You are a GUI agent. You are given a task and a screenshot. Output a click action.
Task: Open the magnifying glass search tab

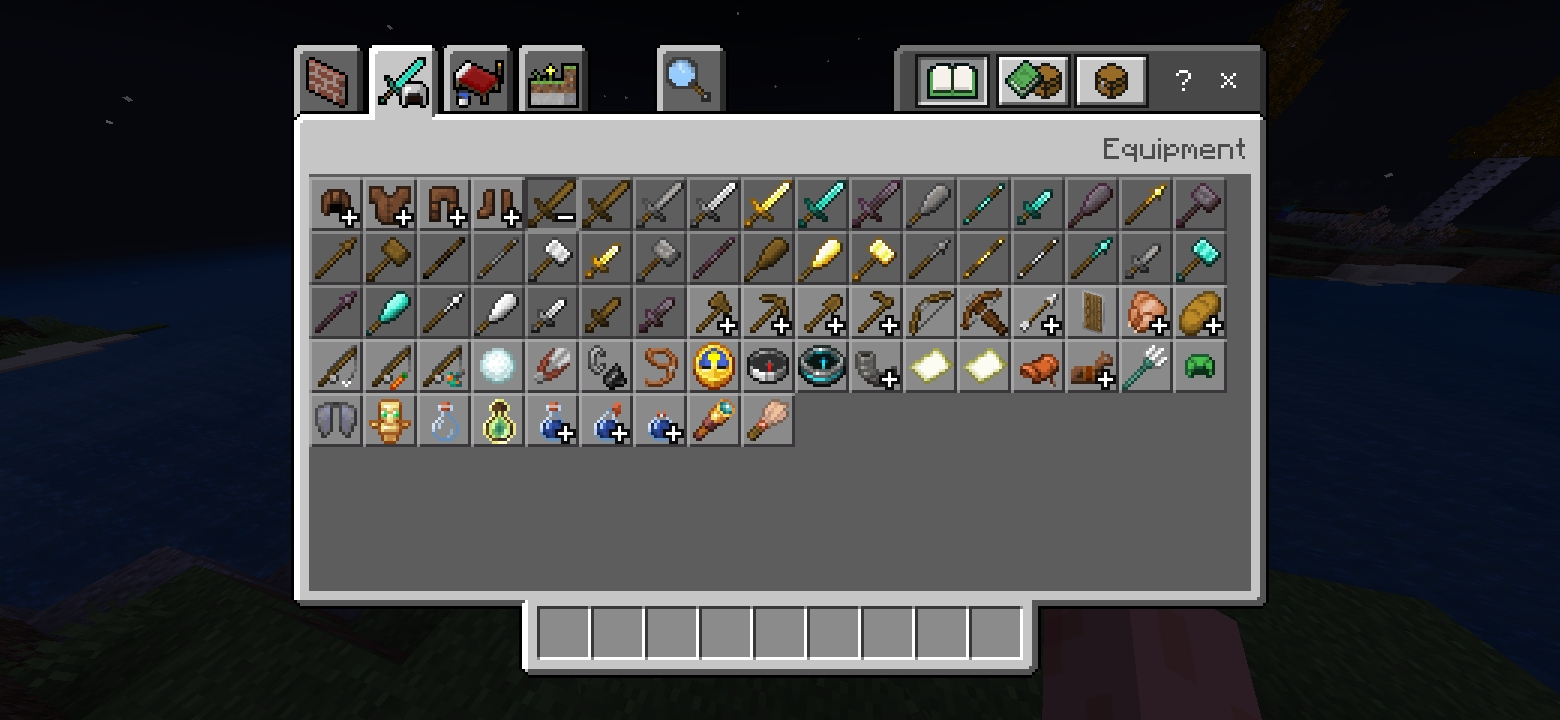[689, 81]
